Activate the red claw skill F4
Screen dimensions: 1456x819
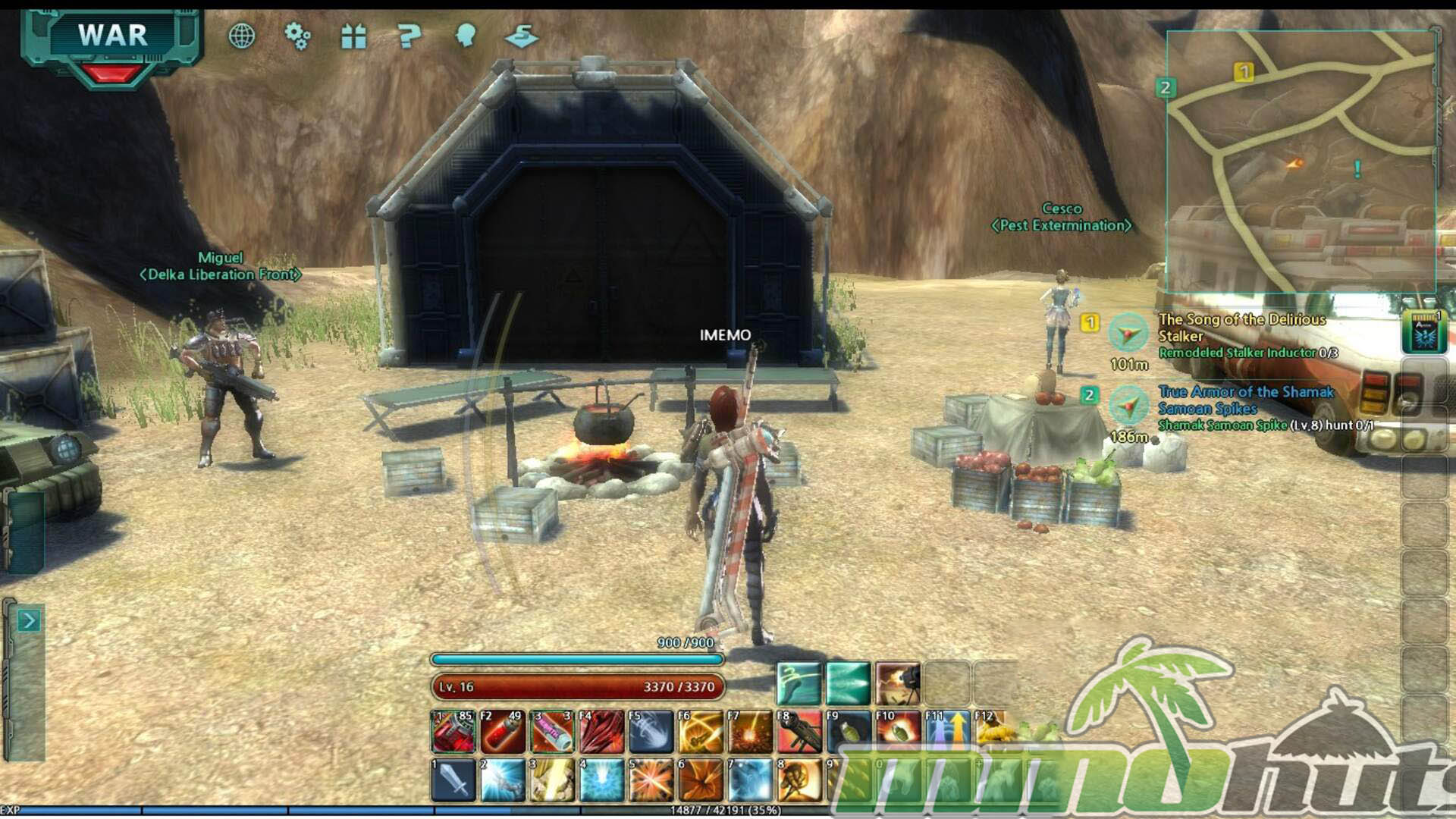coord(601,732)
